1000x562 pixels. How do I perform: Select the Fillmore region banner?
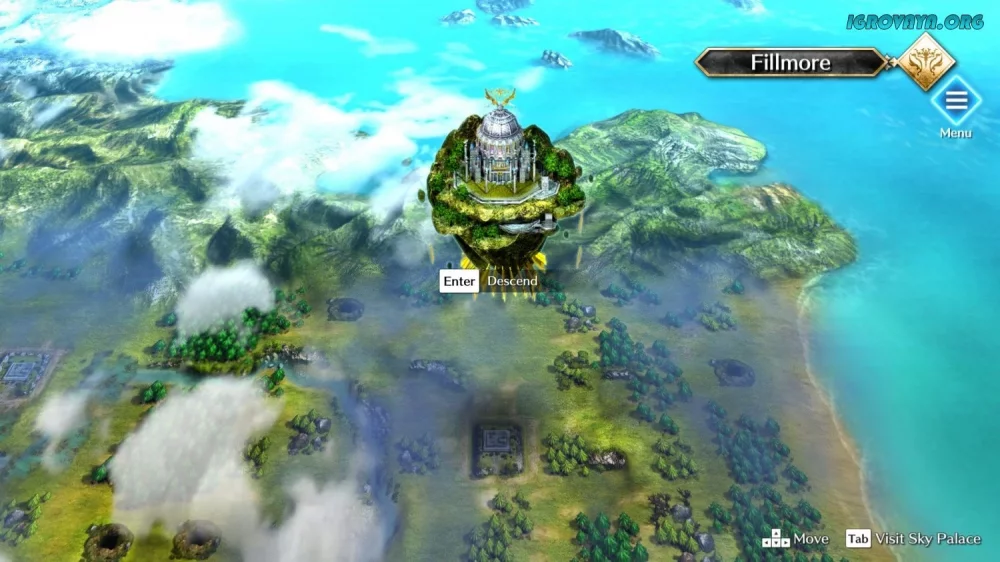click(x=790, y=63)
